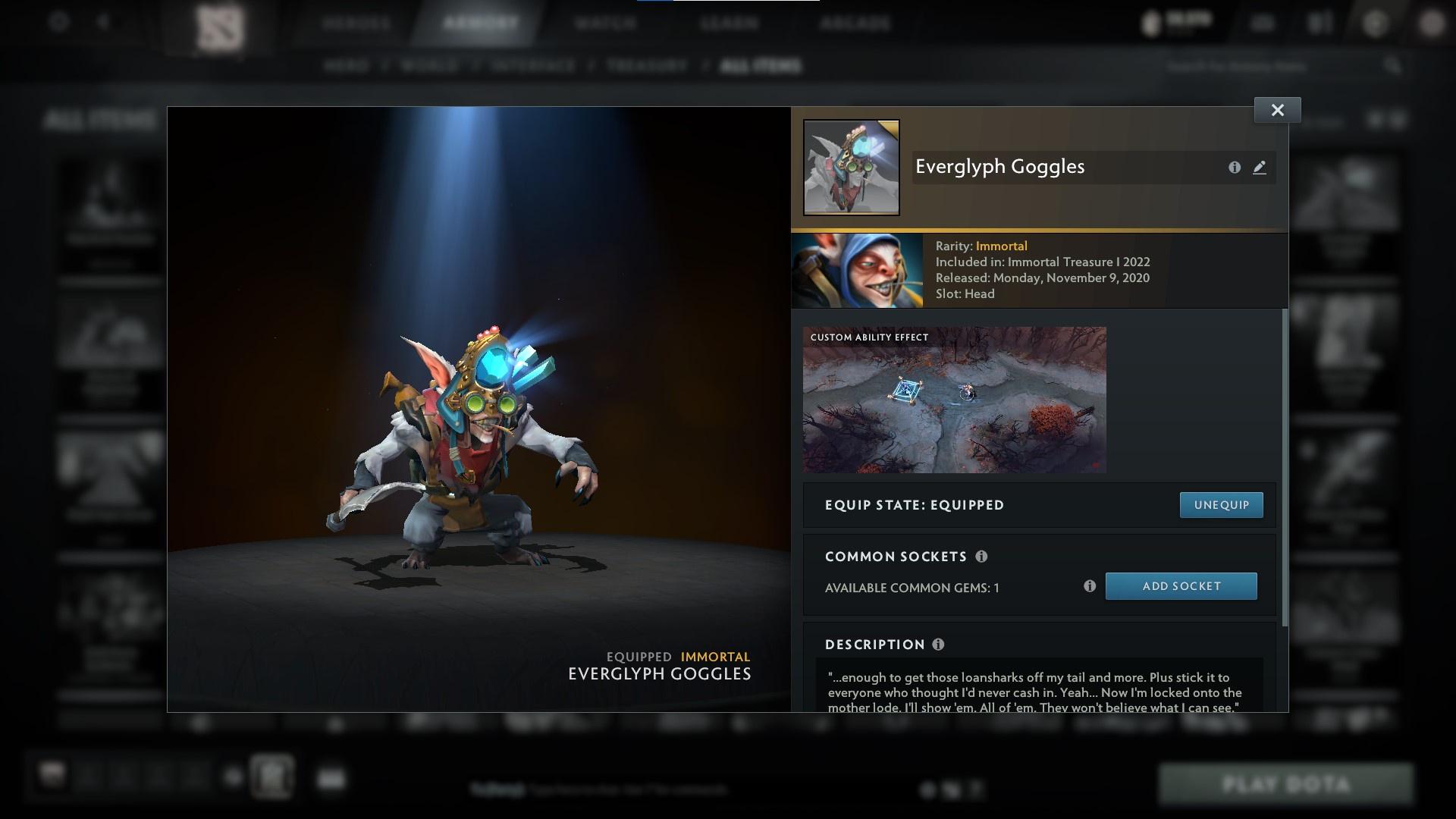1456x819 pixels.
Task: Click the Everglyph Goggles item thumbnail
Action: [x=850, y=168]
